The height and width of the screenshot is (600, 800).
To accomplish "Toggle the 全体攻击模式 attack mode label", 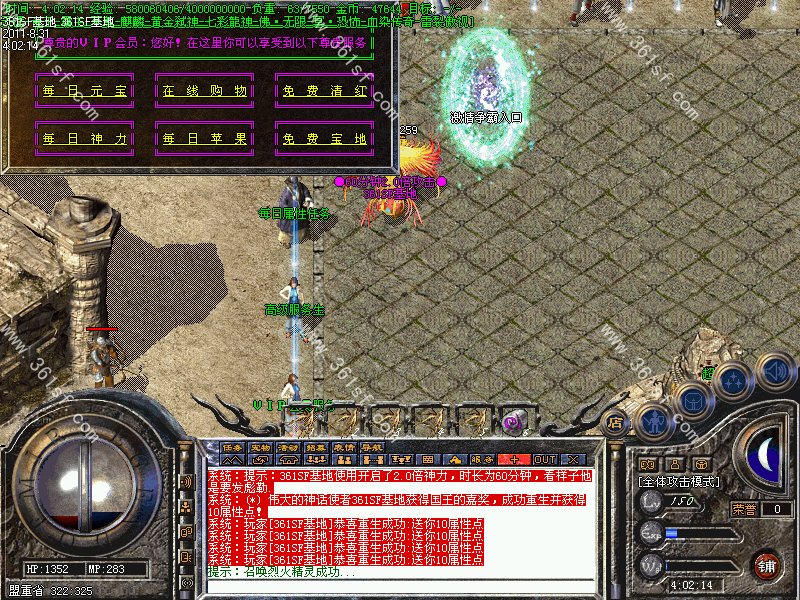I will 680,481.
